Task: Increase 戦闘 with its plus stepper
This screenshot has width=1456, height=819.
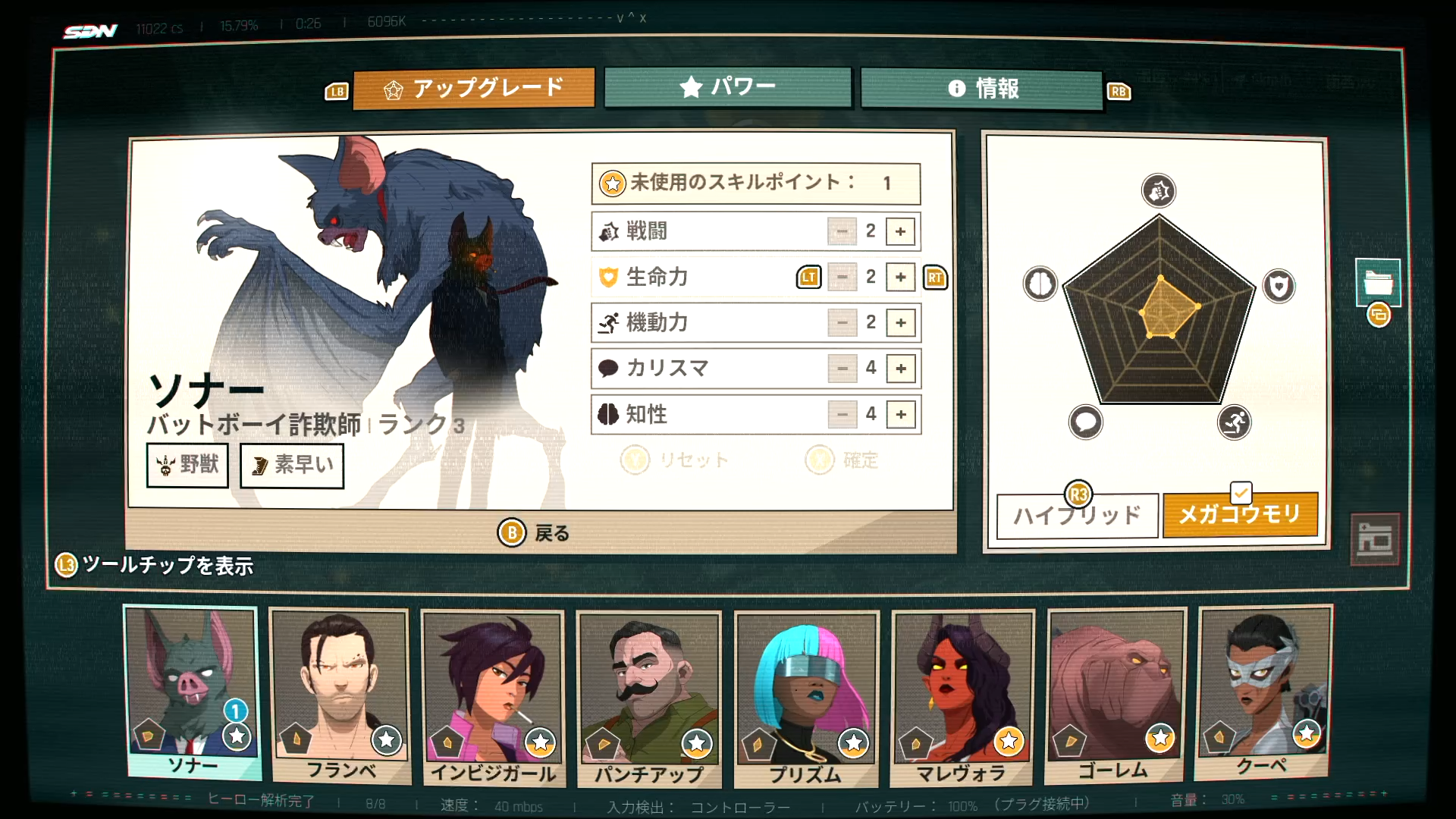Action: [900, 231]
